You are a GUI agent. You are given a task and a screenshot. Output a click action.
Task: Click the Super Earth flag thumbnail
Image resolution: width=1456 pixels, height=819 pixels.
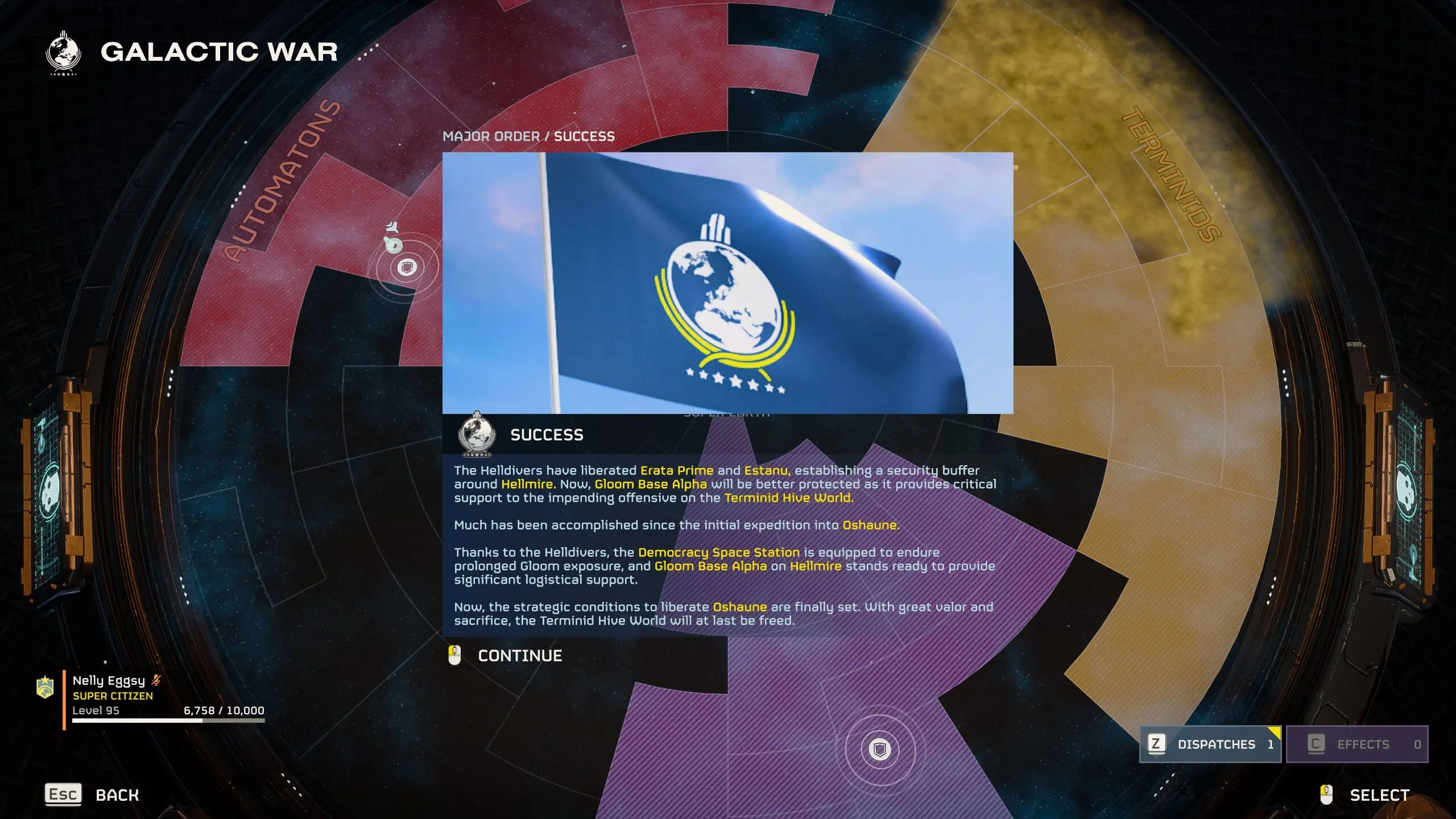pos(727,283)
